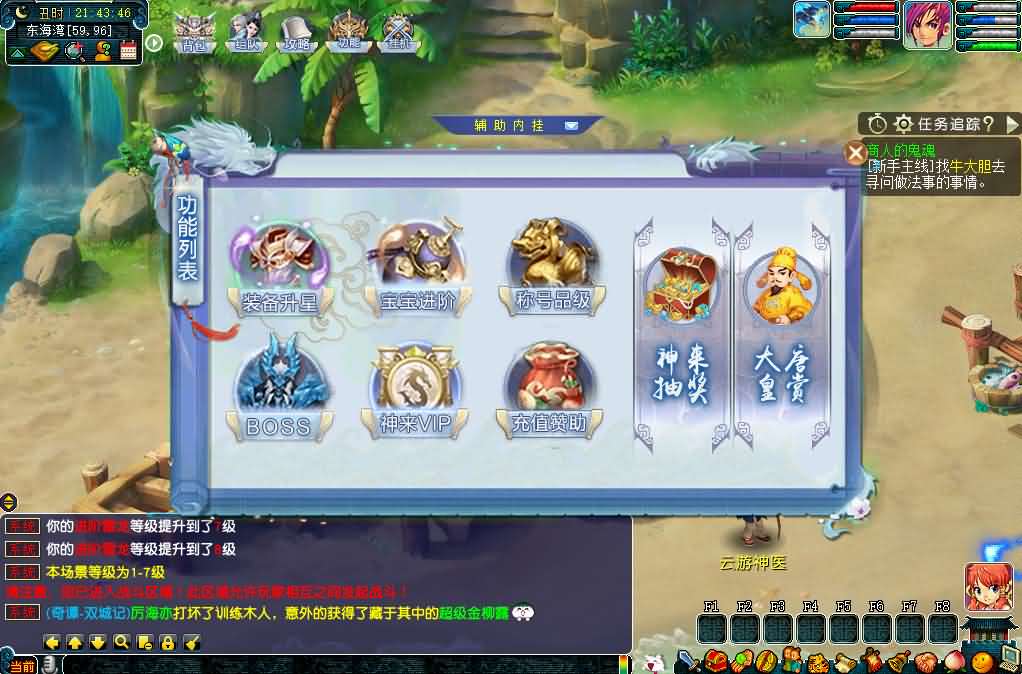
Task: Open the sword icon in bottom toolbar
Action: 687,661
